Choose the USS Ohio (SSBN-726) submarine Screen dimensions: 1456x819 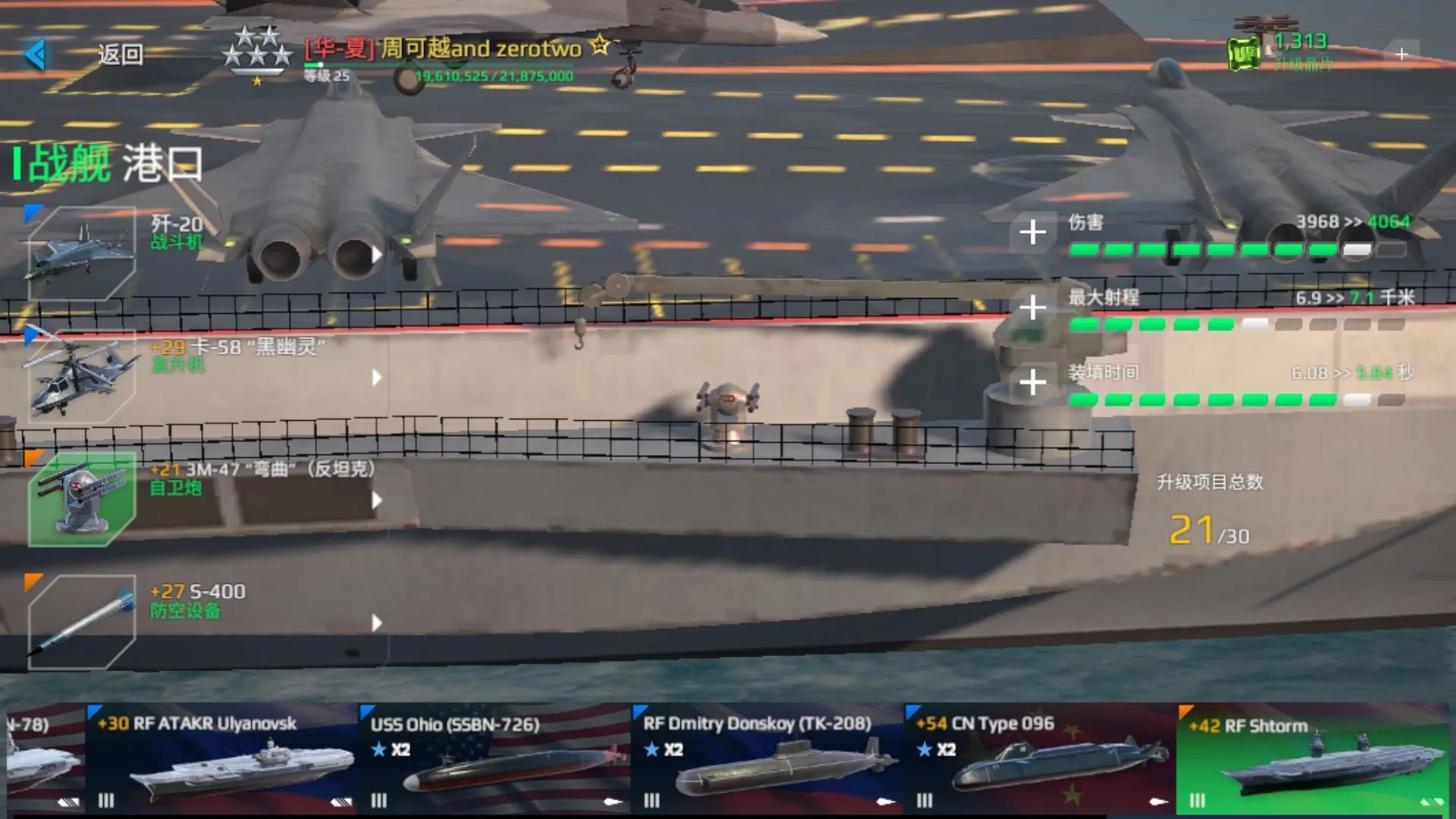pyautogui.click(x=493, y=758)
